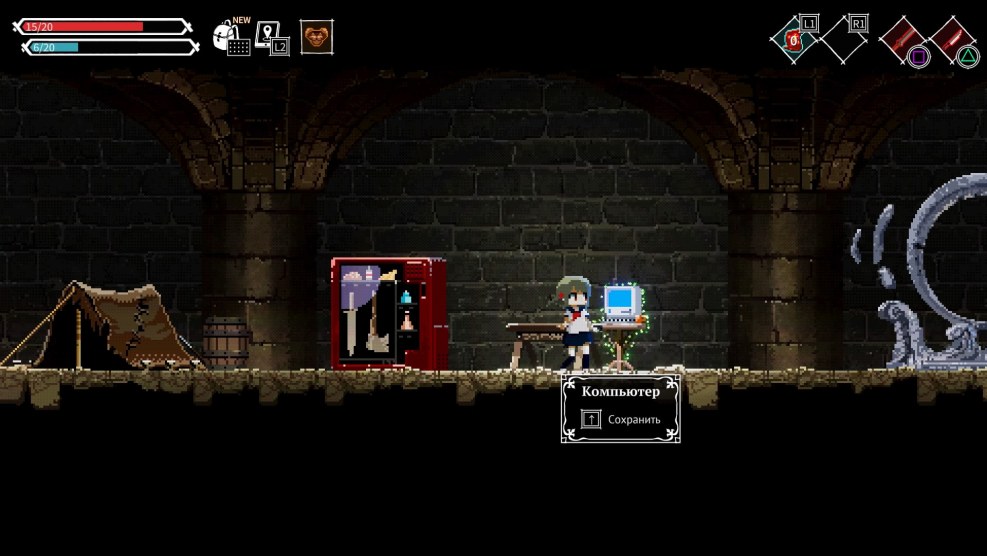Select the red consumable item slot
Screen dimensions: 987x556
tap(794, 40)
